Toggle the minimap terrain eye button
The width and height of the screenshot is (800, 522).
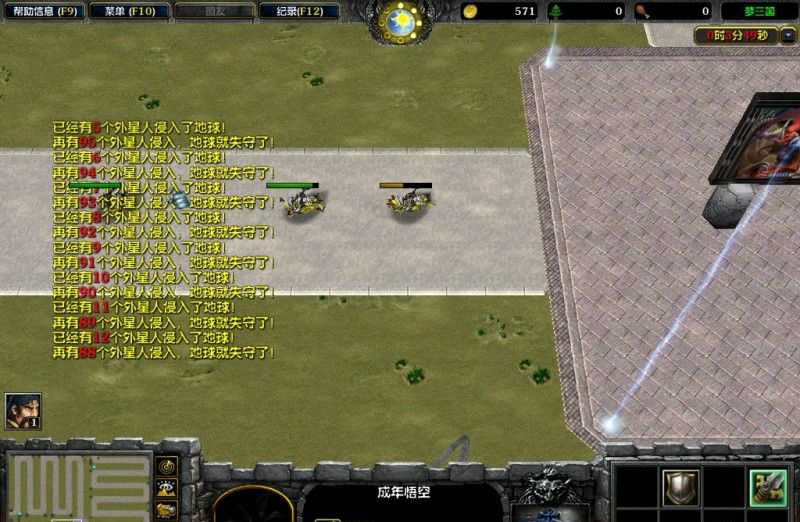pyautogui.click(x=166, y=488)
